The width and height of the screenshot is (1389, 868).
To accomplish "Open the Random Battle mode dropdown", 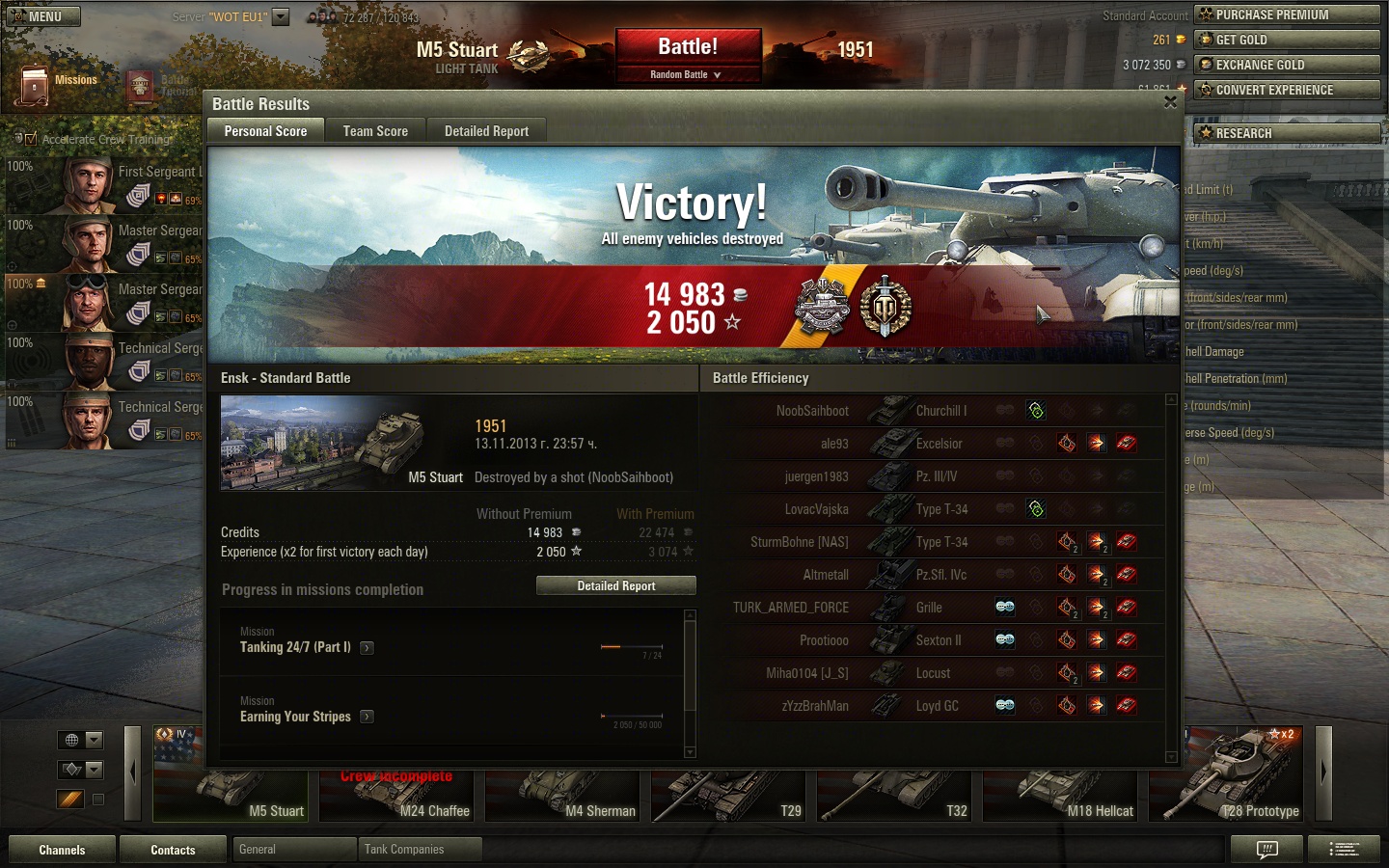I will point(687,74).
